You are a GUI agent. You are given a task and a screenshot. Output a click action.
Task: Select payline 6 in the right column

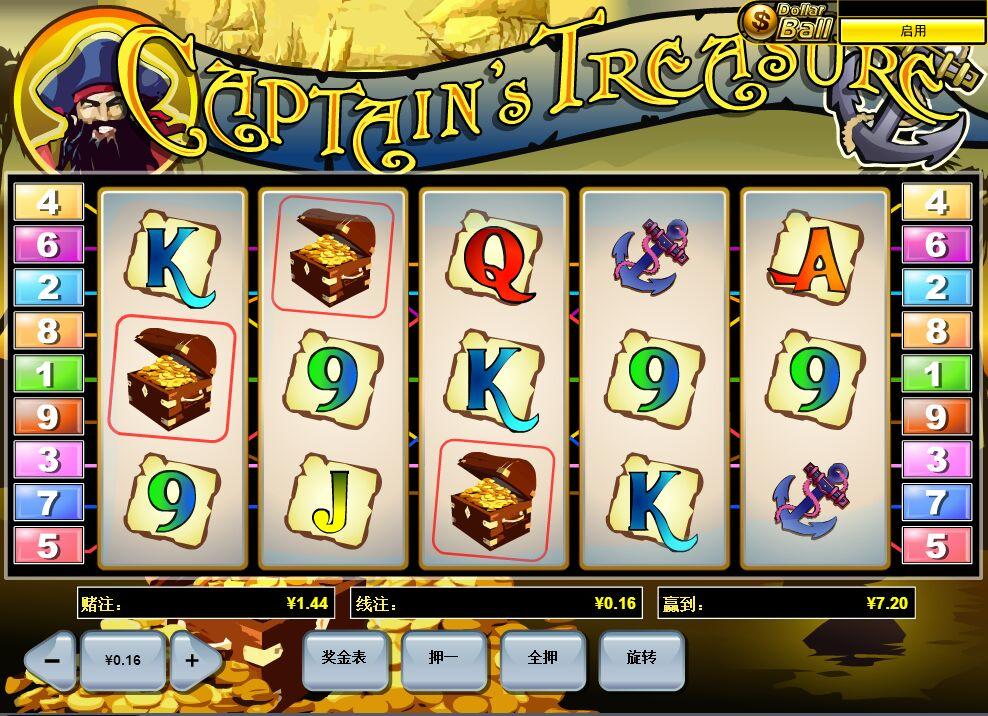click(x=936, y=245)
